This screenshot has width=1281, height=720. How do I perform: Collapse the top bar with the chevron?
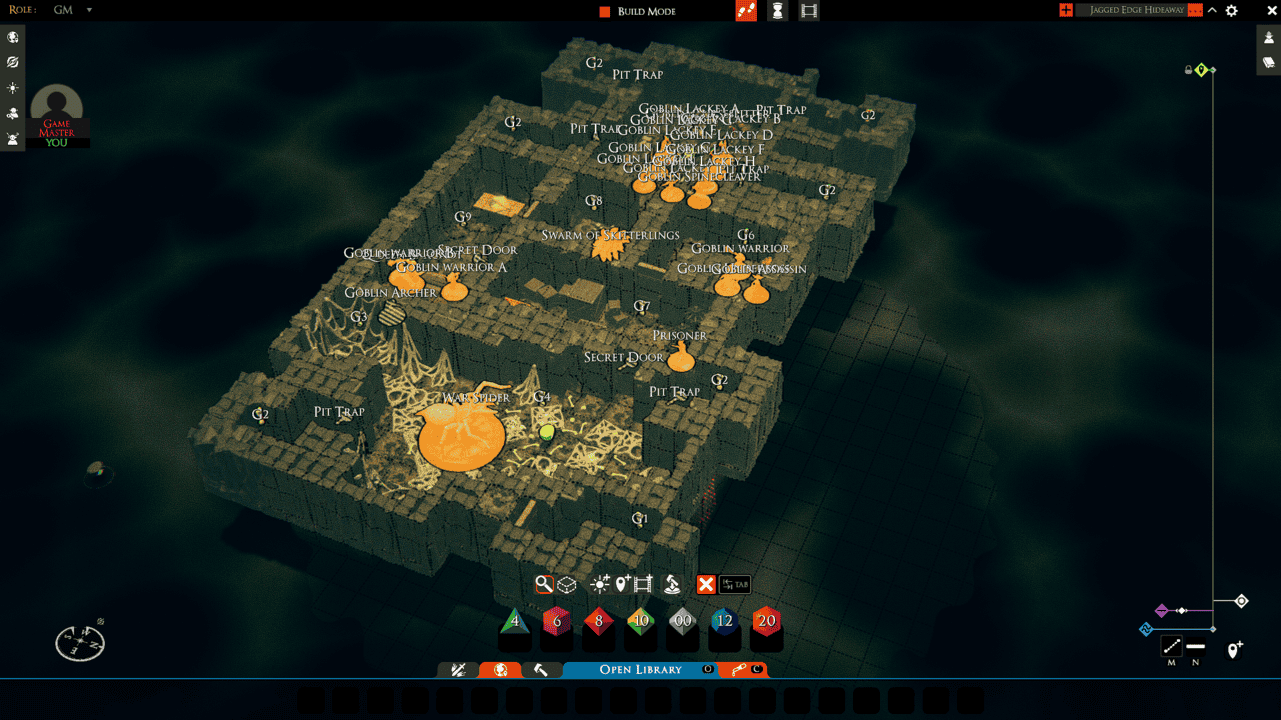(x=1212, y=10)
